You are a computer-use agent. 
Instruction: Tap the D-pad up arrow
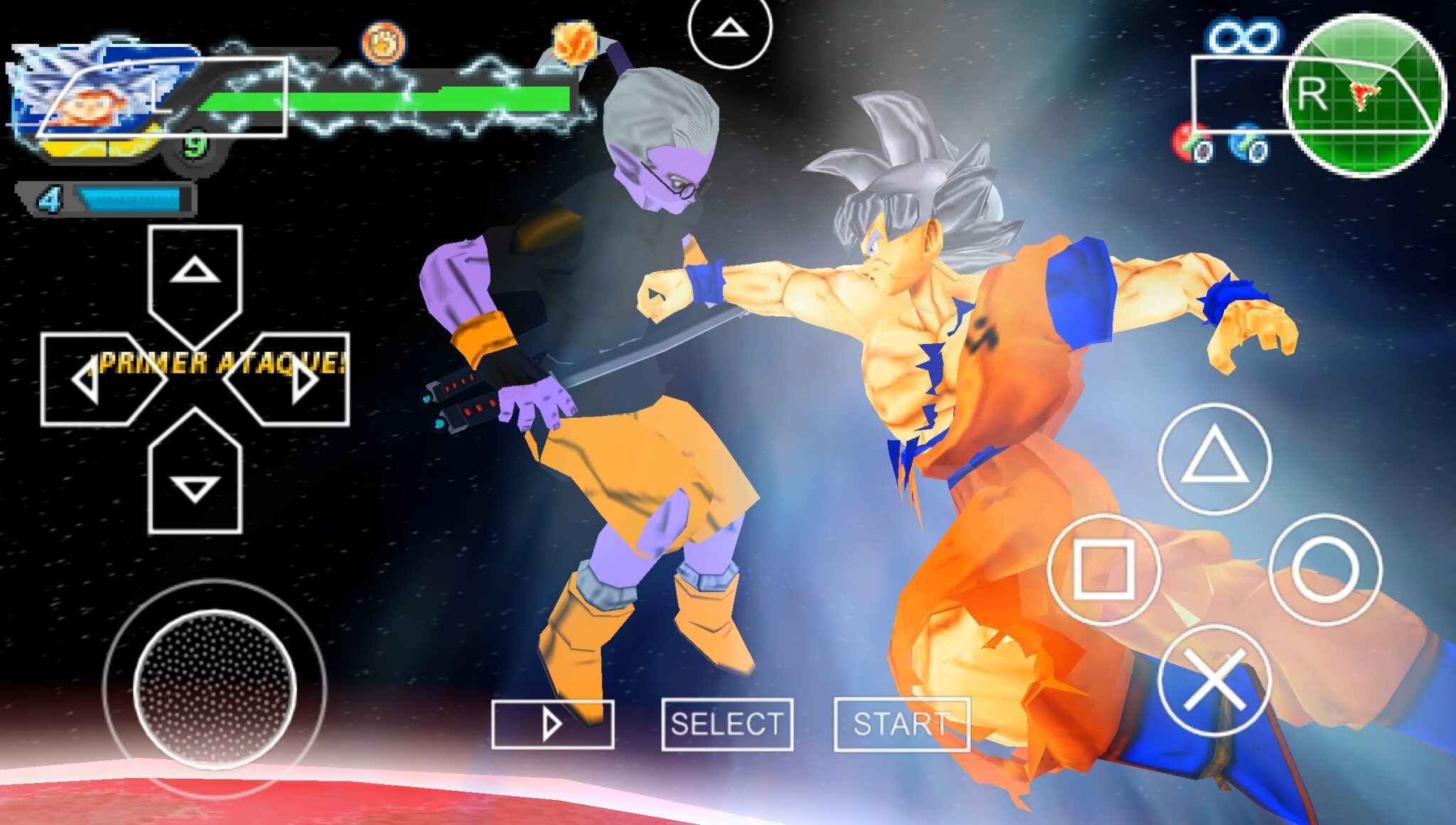[195, 274]
